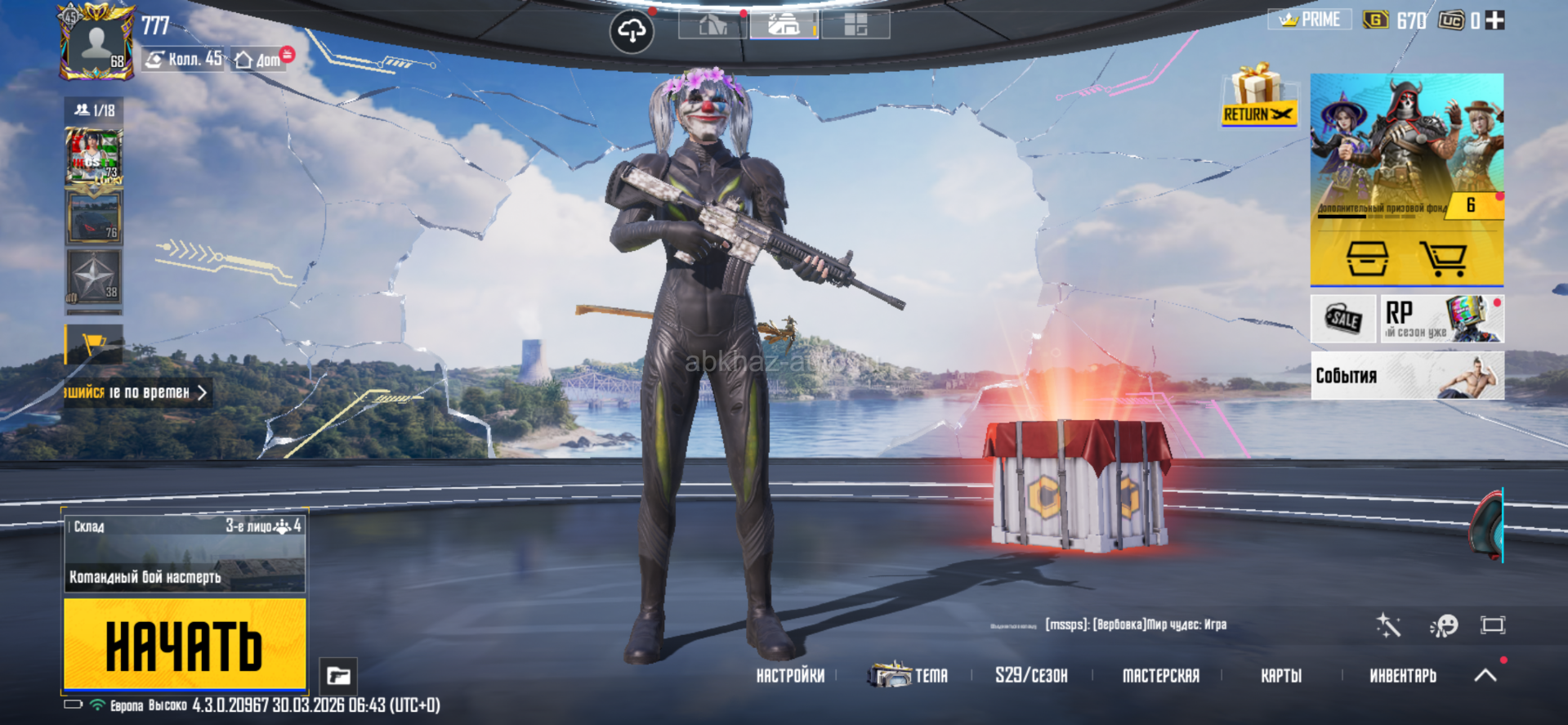Viewport: 1568px width, 725px height.
Task: Open the RP Royale Pass banner
Action: tap(1441, 319)
